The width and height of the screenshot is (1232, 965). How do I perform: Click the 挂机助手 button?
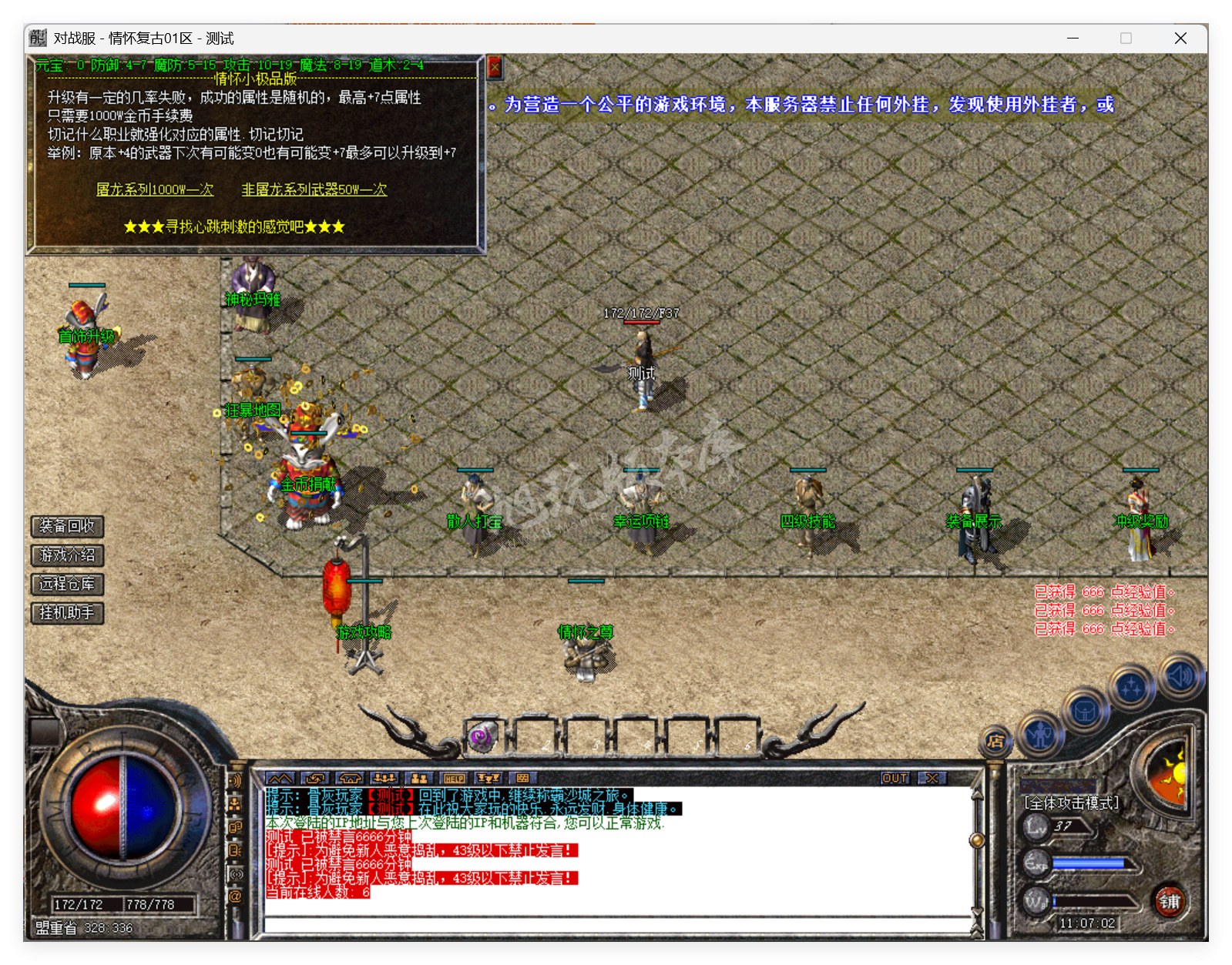[x=66, y=613]
